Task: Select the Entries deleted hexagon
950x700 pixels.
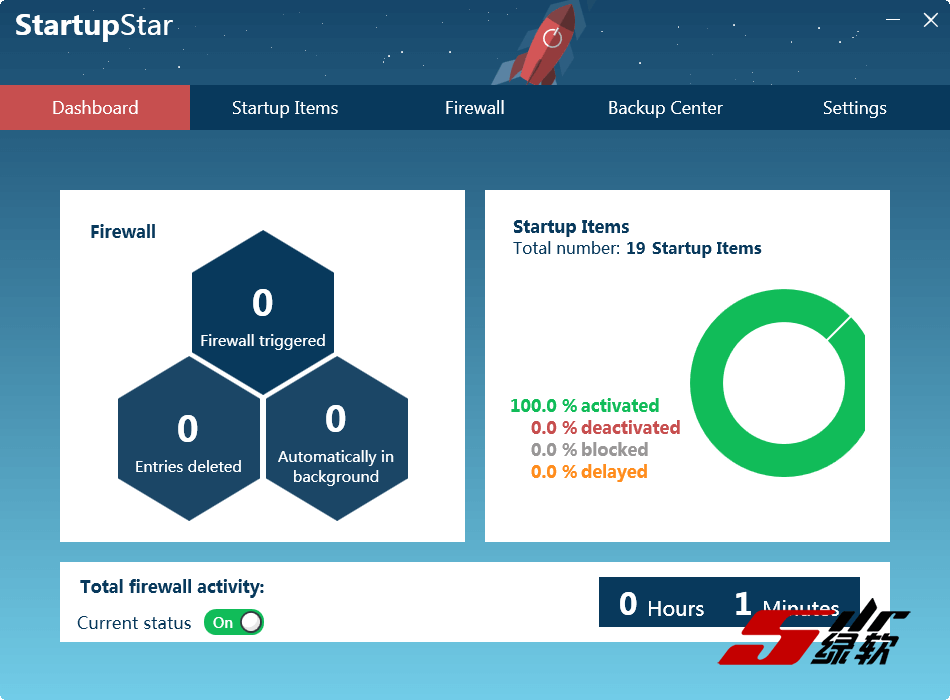Action: tap(189, 440)
